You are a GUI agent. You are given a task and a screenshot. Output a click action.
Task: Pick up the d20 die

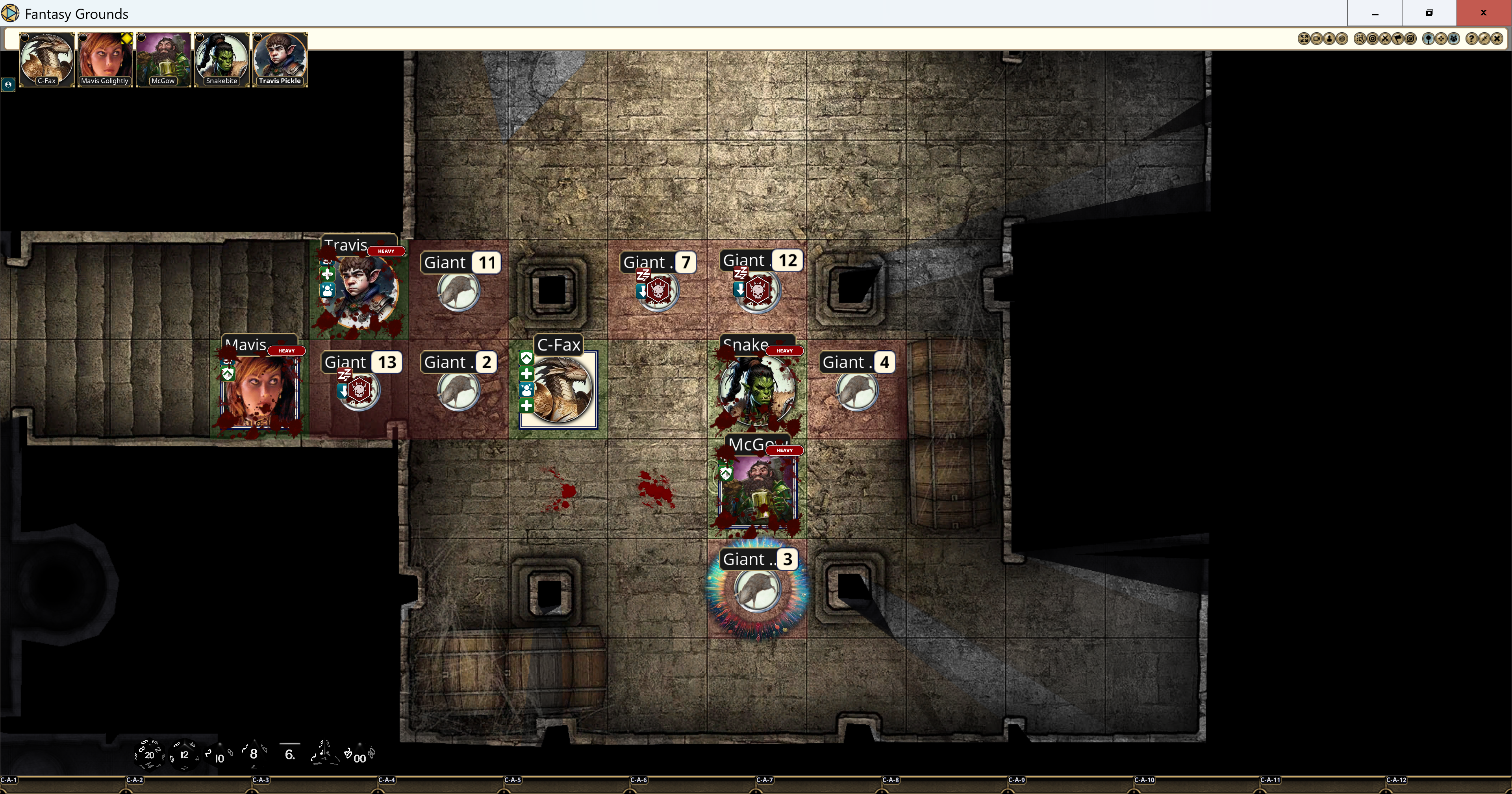coord(148,755)
